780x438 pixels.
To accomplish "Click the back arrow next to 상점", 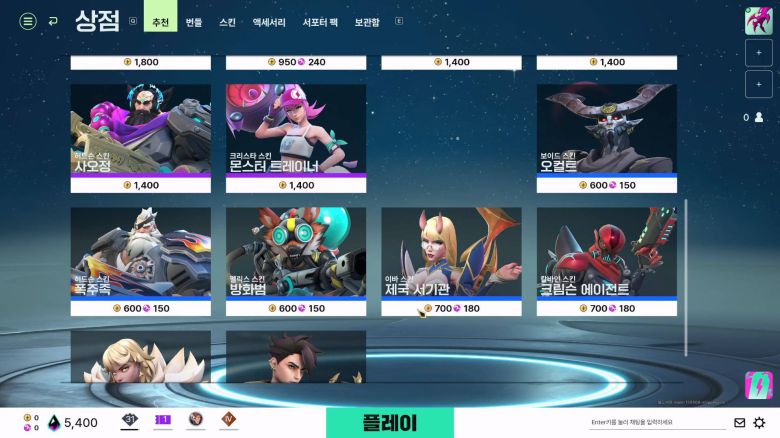I will point(53,21).
